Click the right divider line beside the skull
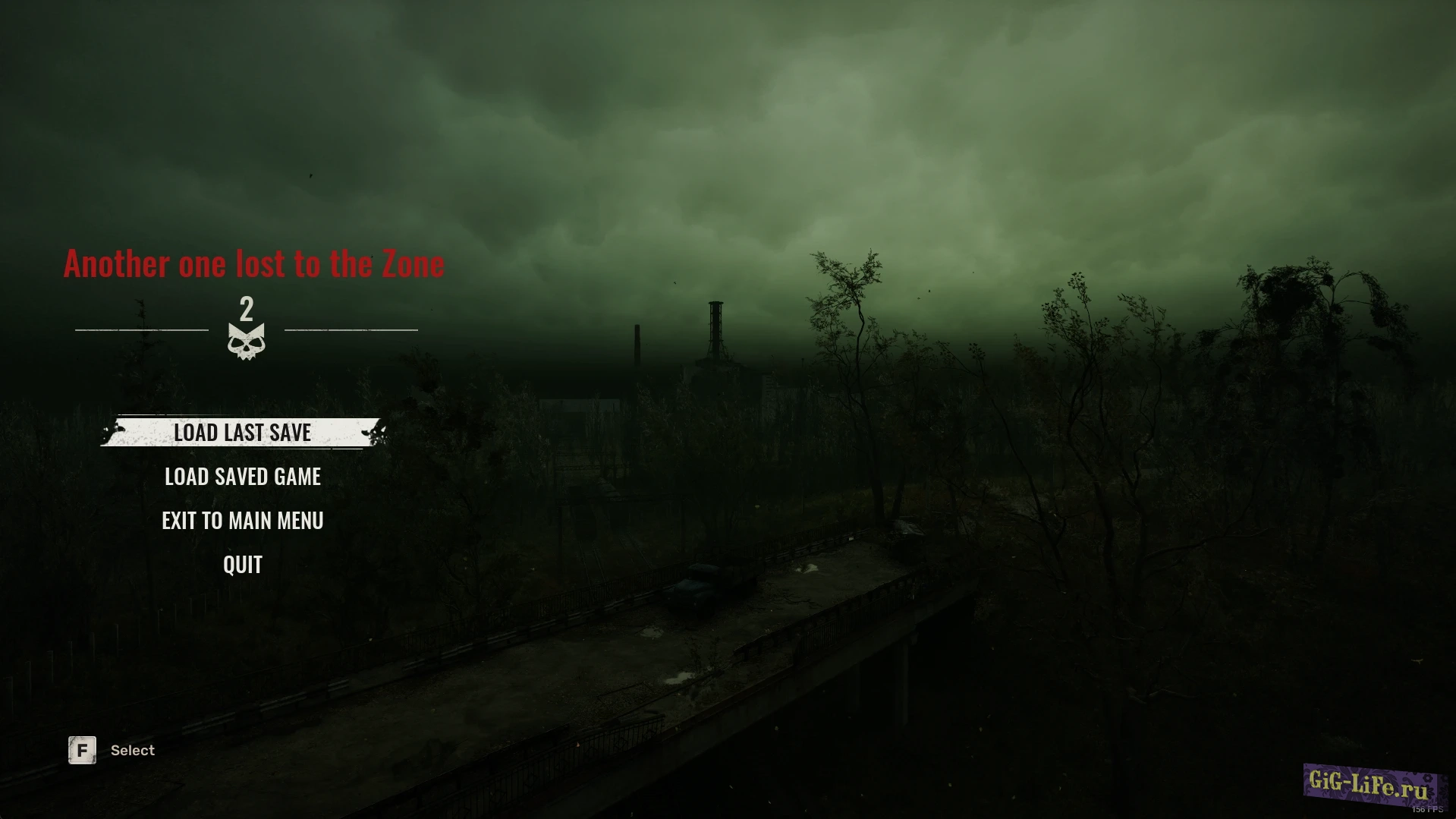1456x819 pixels. [x=351, y=328]
